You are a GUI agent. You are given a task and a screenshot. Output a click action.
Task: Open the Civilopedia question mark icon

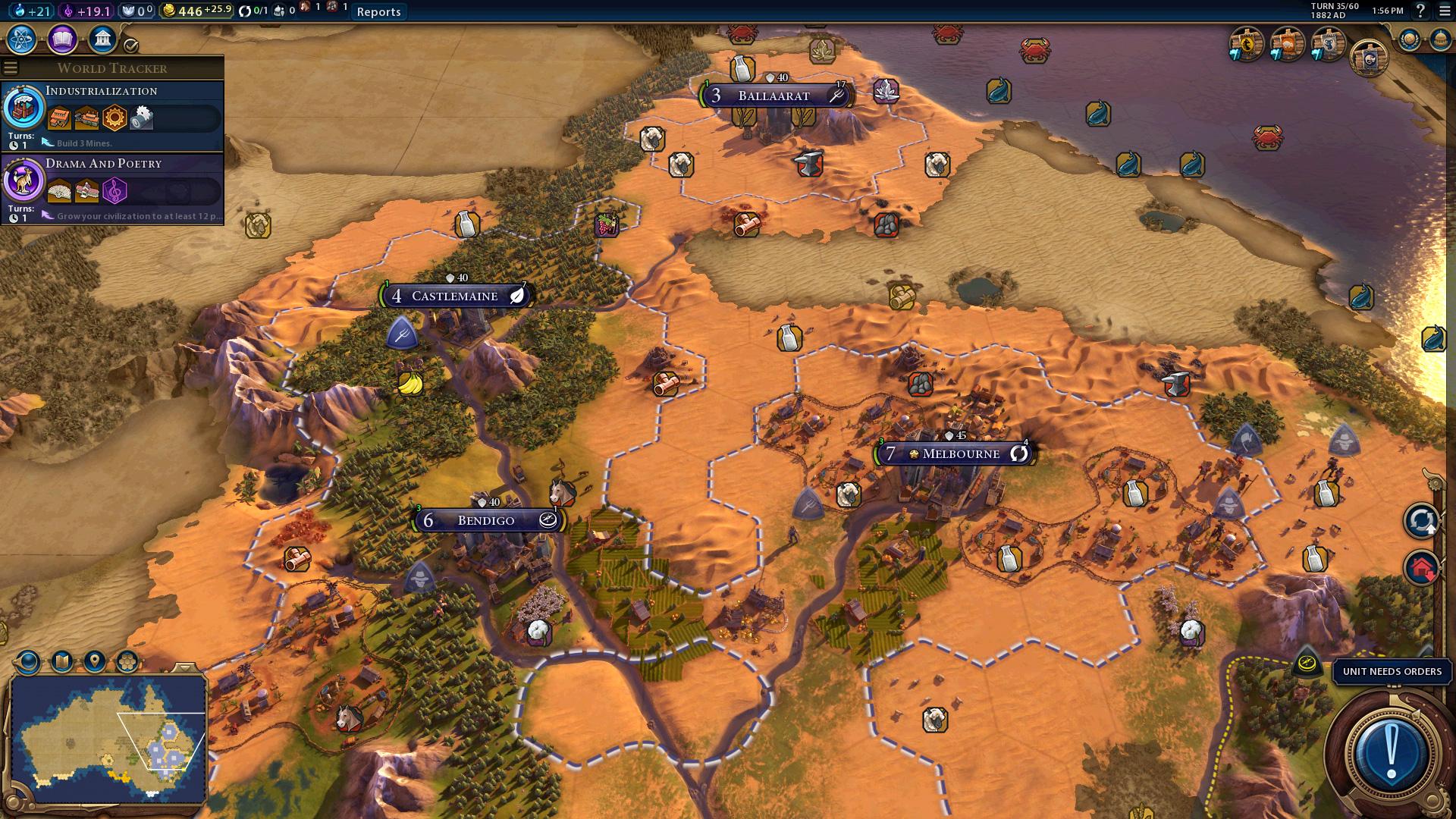(1420, 11)
